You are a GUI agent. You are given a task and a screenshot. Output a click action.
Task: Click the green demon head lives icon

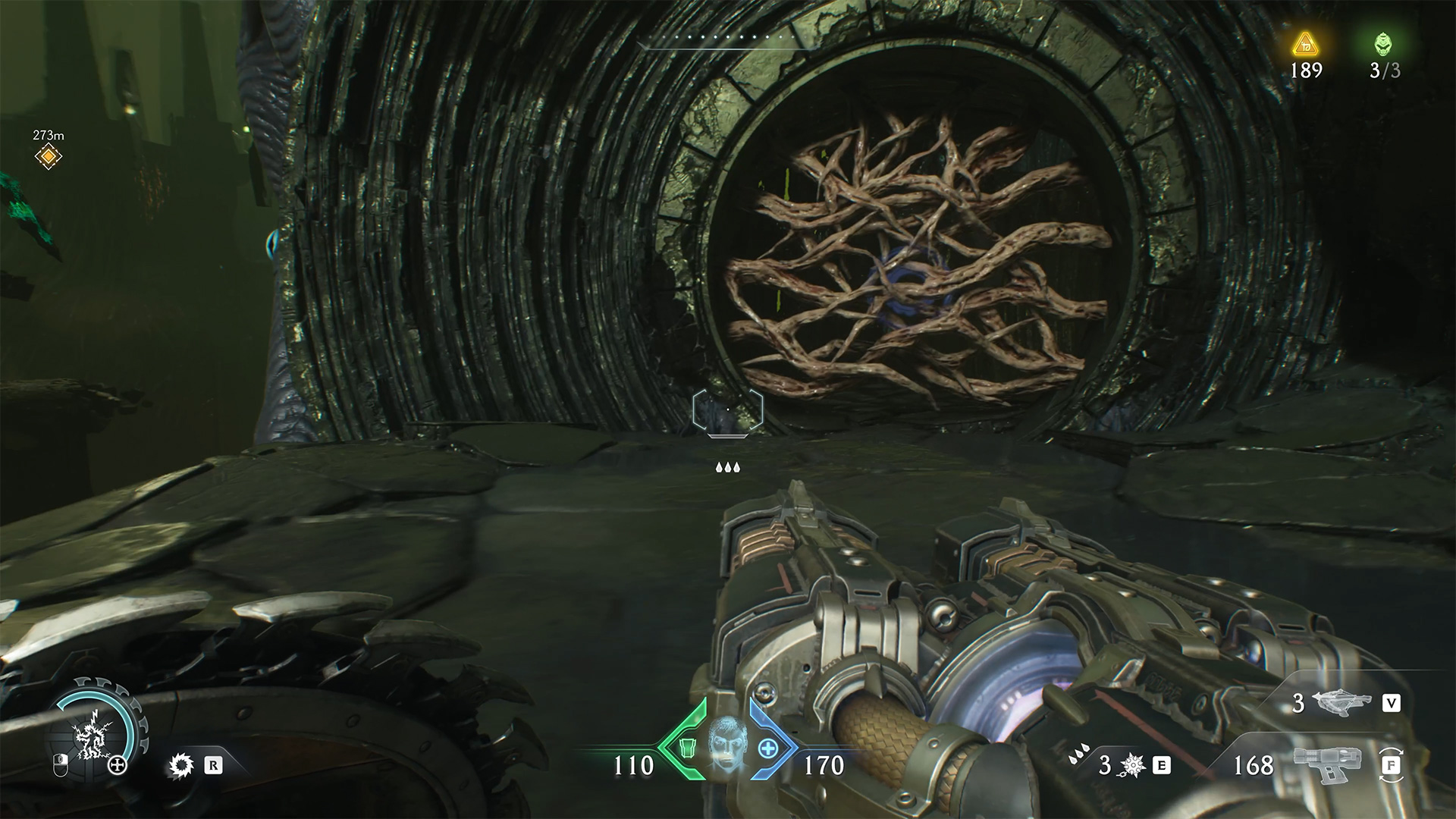[1384, 45]
